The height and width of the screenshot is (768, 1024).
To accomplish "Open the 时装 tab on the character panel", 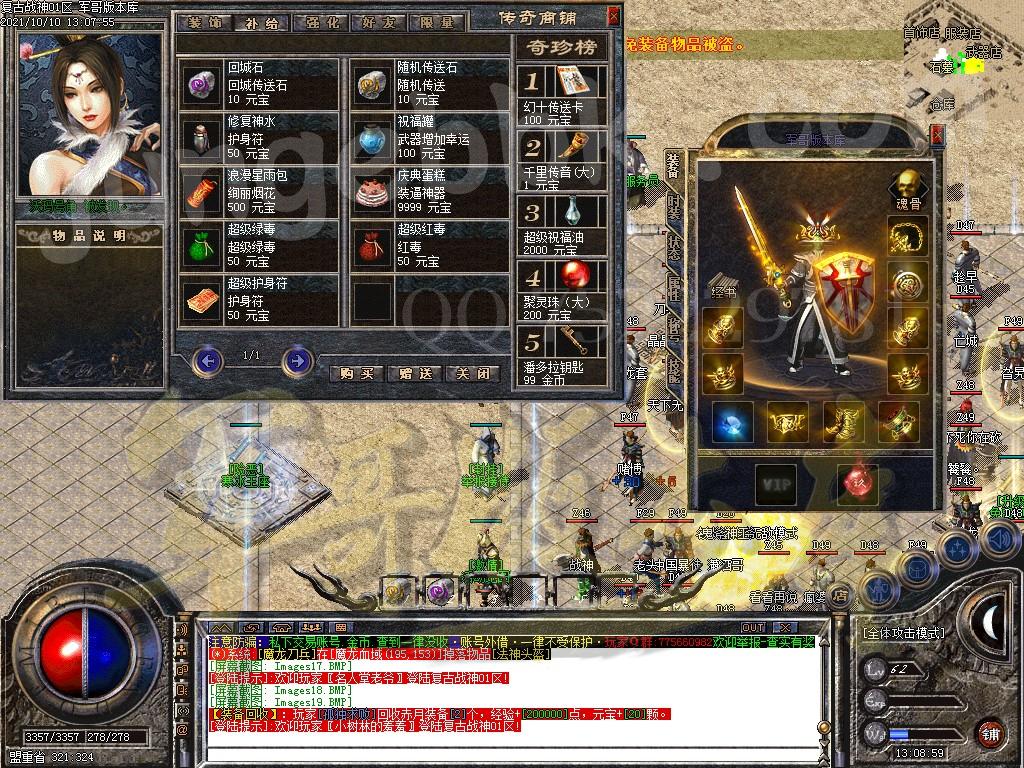I will [675, 207].
